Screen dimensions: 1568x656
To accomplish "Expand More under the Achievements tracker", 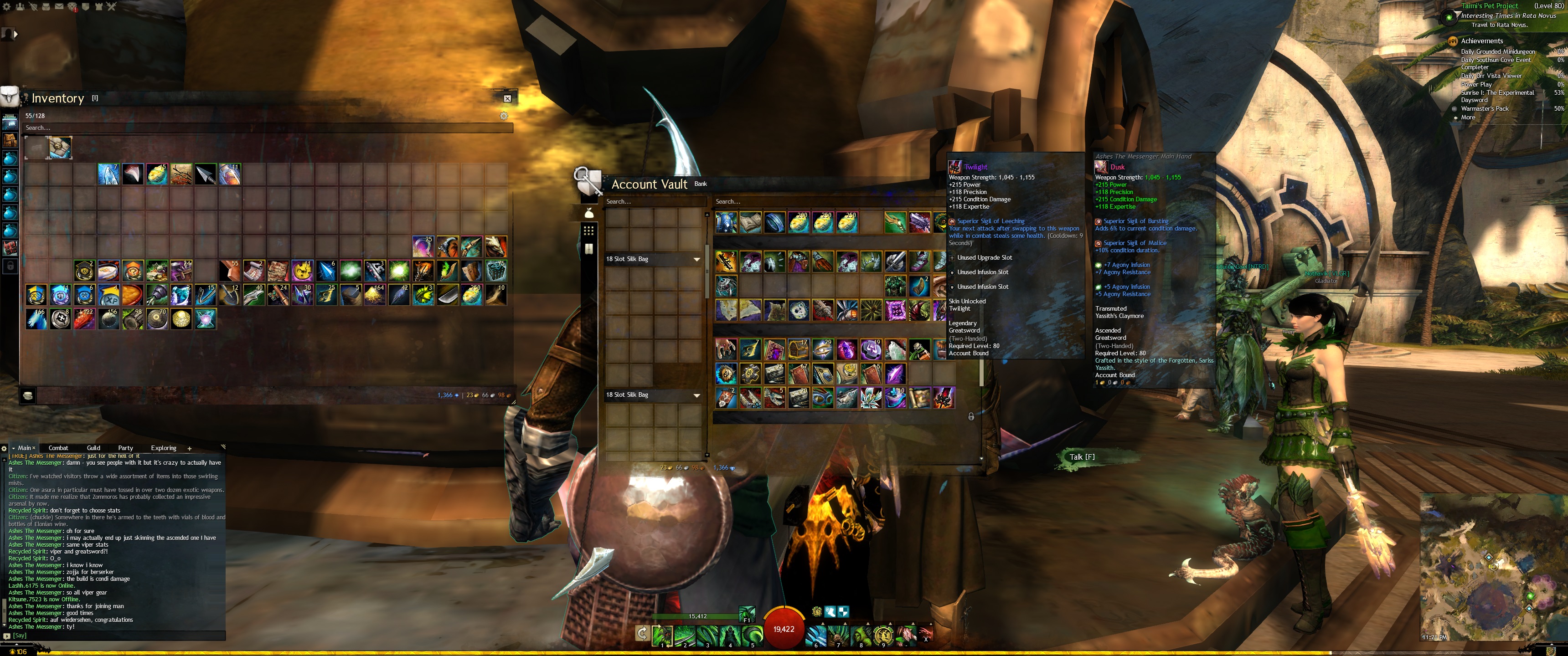I will click(1468, 118).
